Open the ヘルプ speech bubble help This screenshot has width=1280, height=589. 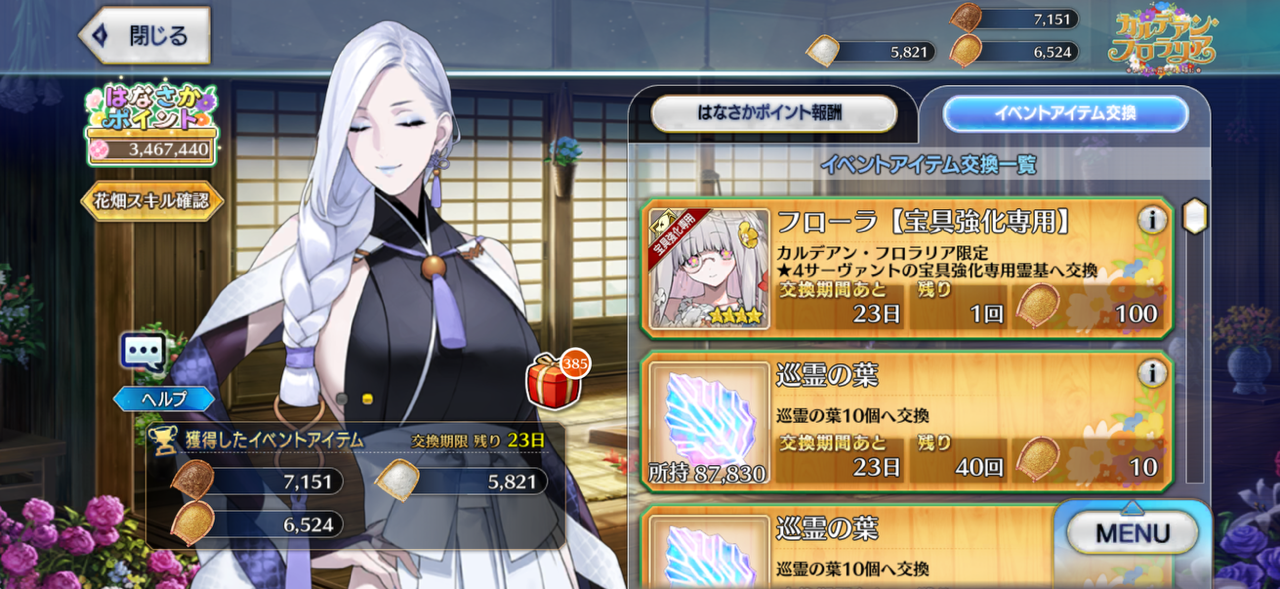point(143,355)
